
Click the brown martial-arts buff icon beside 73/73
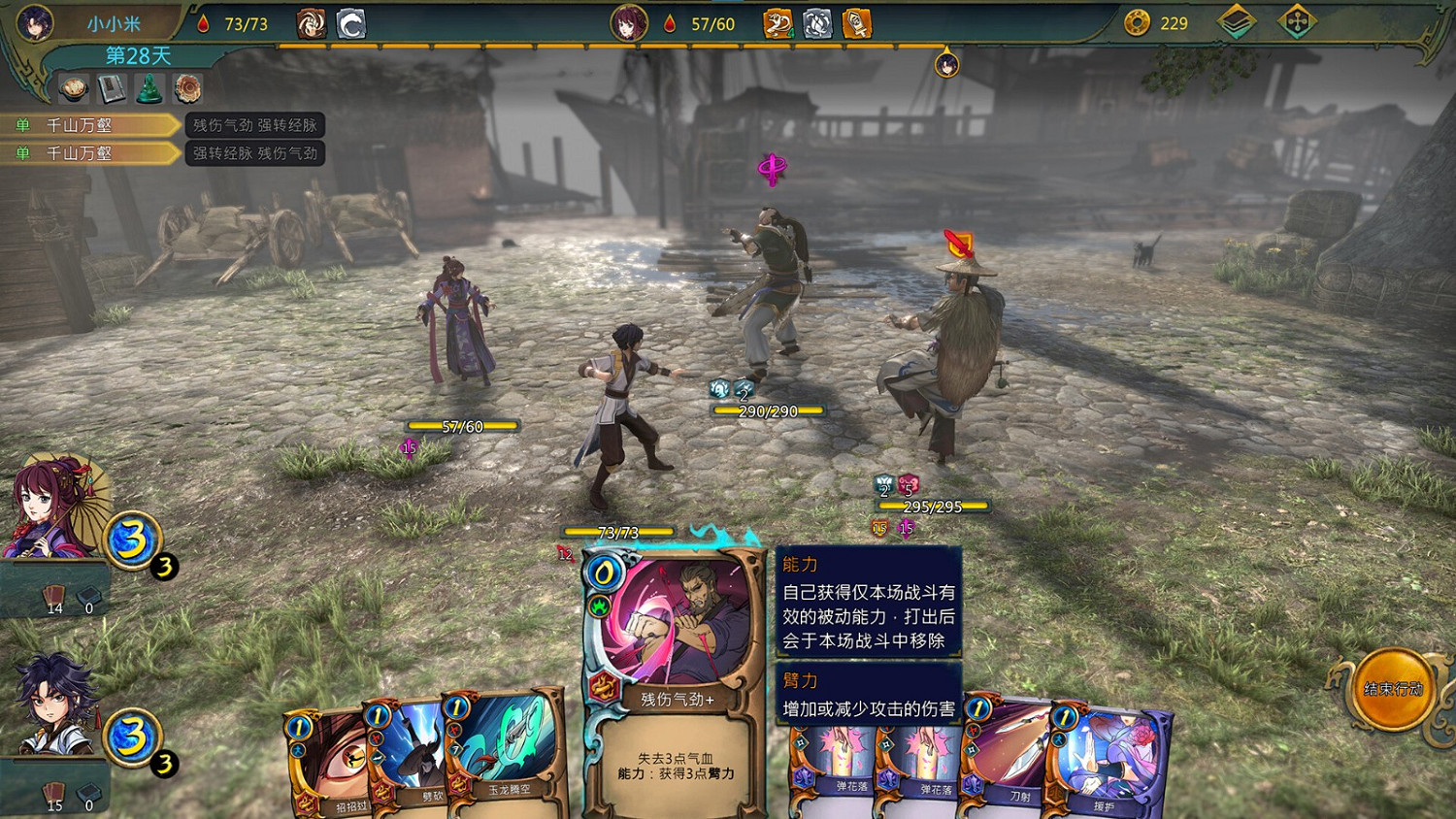pyautogui.click(x=311, y=25)
